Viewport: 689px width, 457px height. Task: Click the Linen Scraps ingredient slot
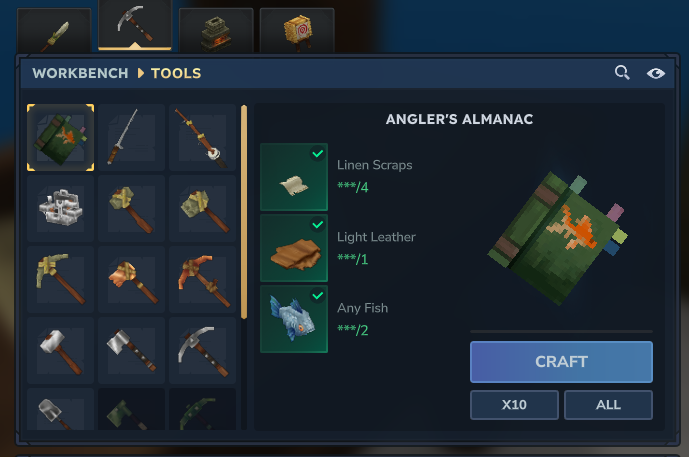294,176
